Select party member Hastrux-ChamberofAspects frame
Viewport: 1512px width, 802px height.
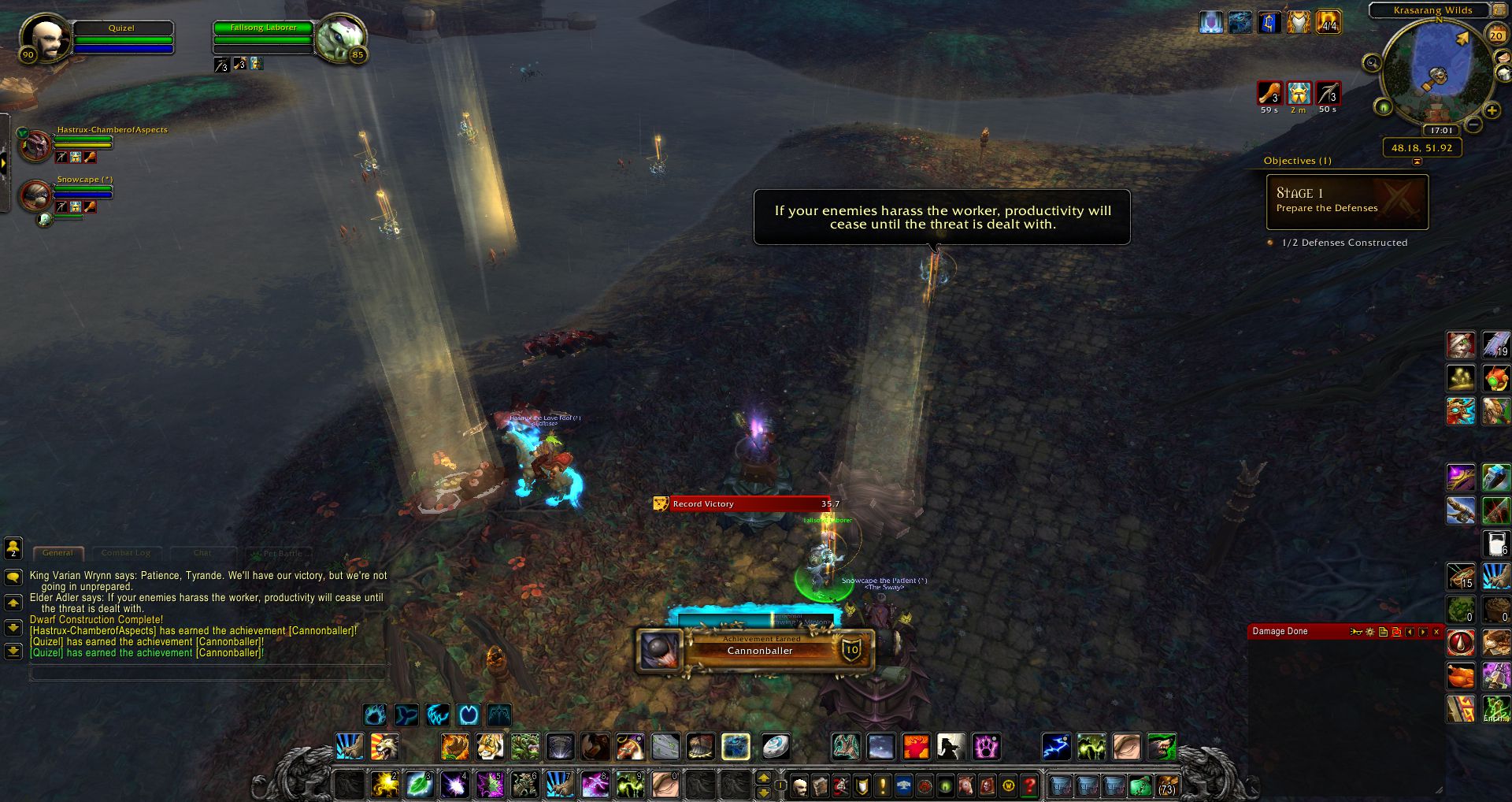pyautogui.click(x=36, y=145)
